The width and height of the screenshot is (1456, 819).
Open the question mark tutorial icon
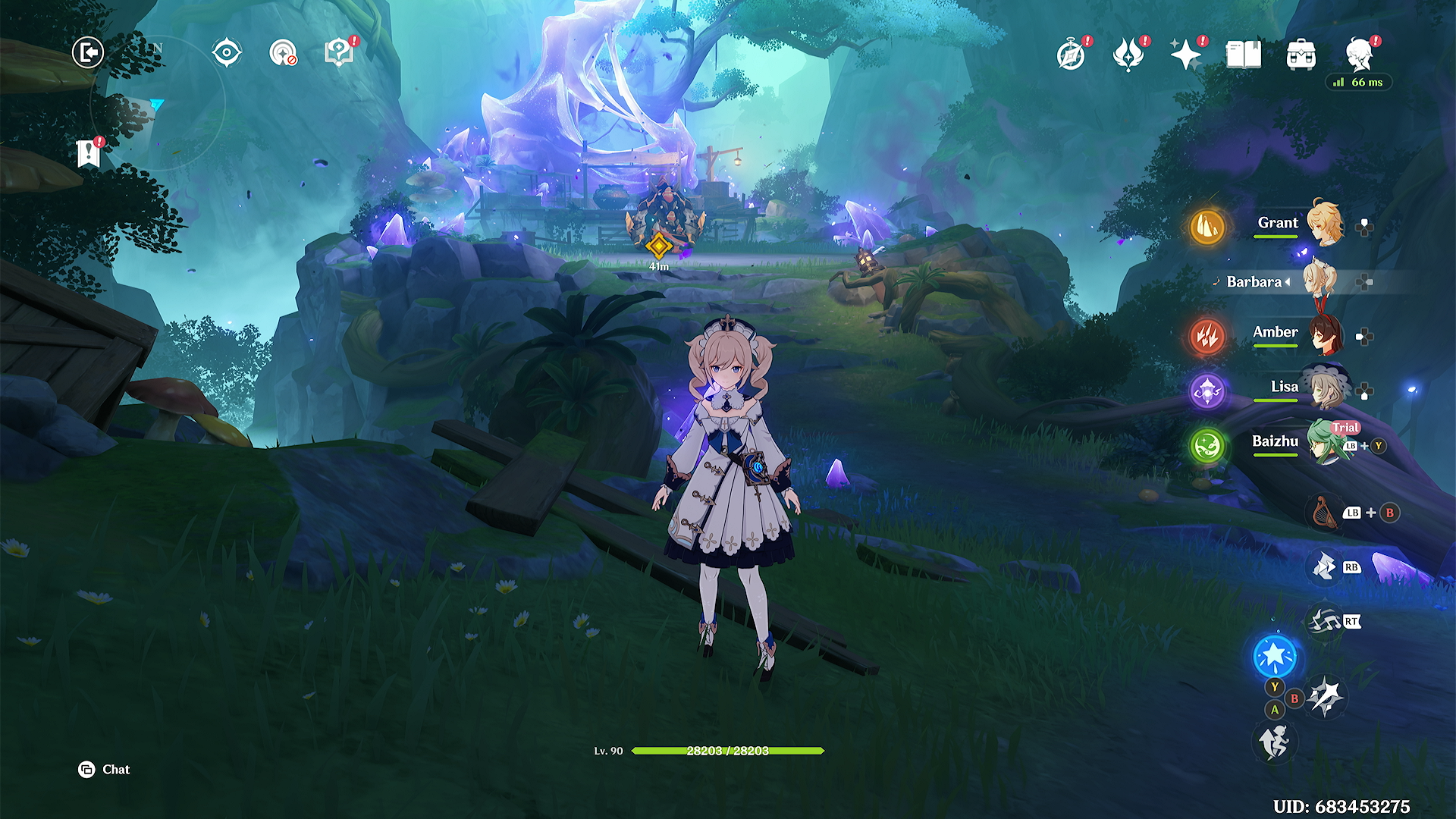[x=339, y=53]
